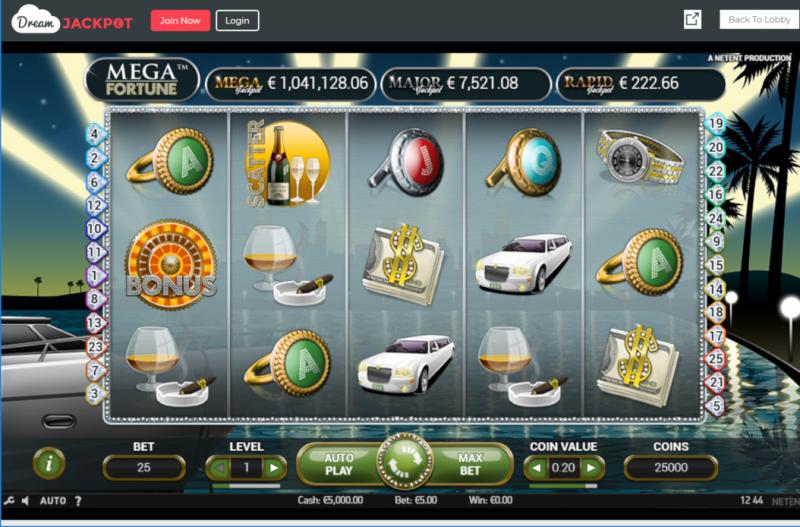This screenshot has width=800, height=527.
Task: Go Back To Lobby
Action: pos(758,20)
